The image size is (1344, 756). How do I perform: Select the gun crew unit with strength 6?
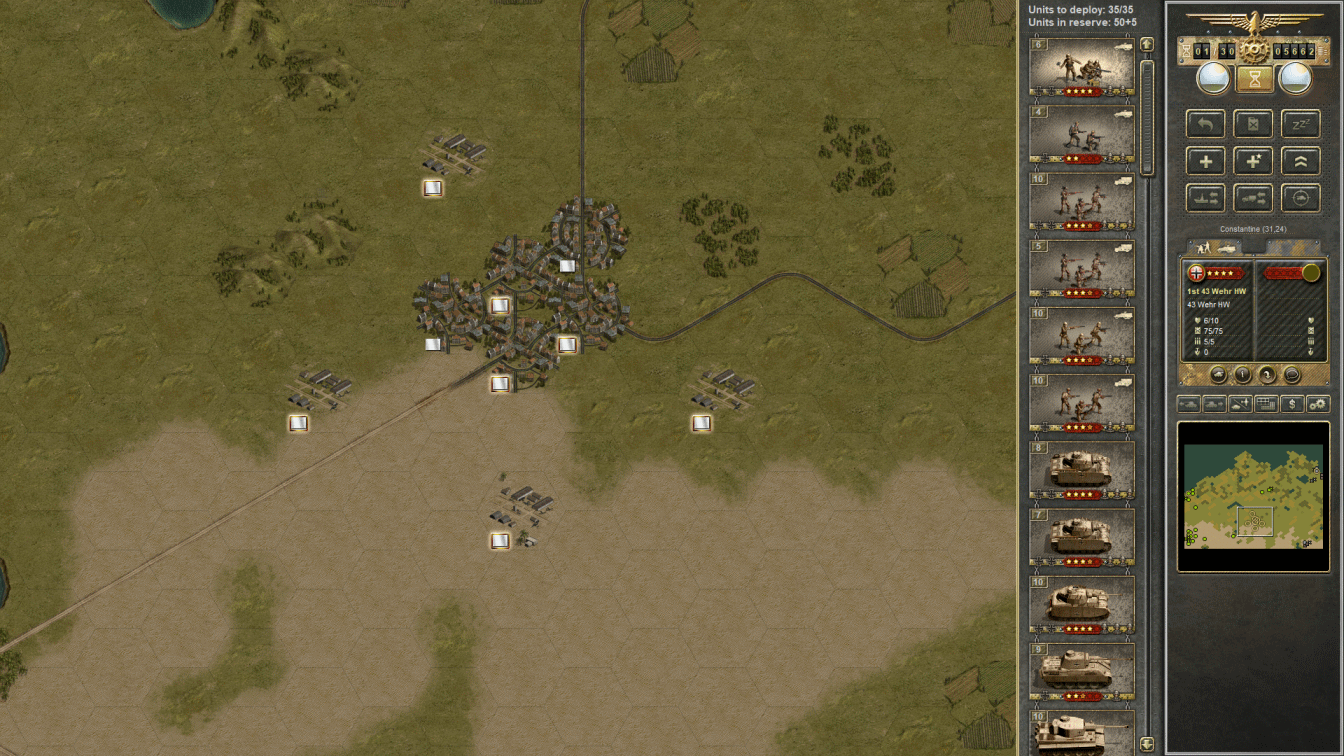[1081, 67]
